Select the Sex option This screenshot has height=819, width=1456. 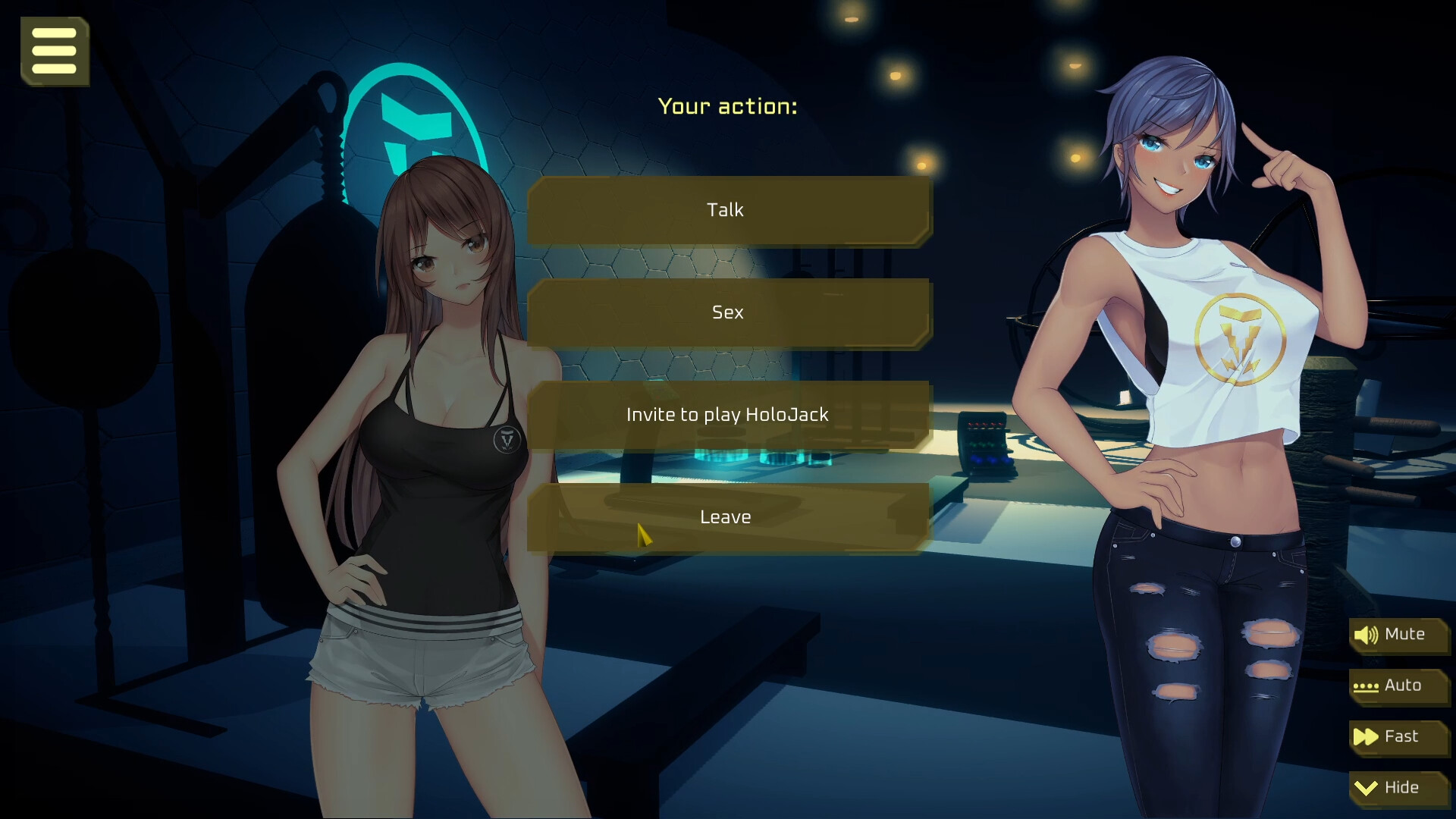click(726, 312)
